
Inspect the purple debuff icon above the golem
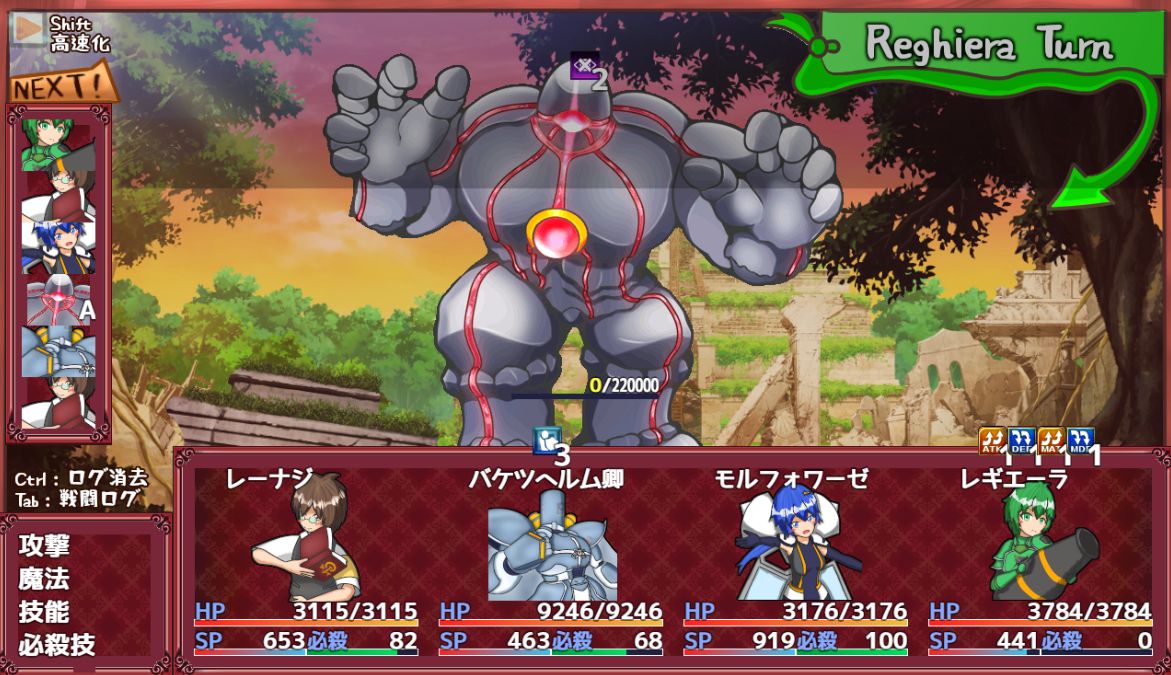[584, 67]
